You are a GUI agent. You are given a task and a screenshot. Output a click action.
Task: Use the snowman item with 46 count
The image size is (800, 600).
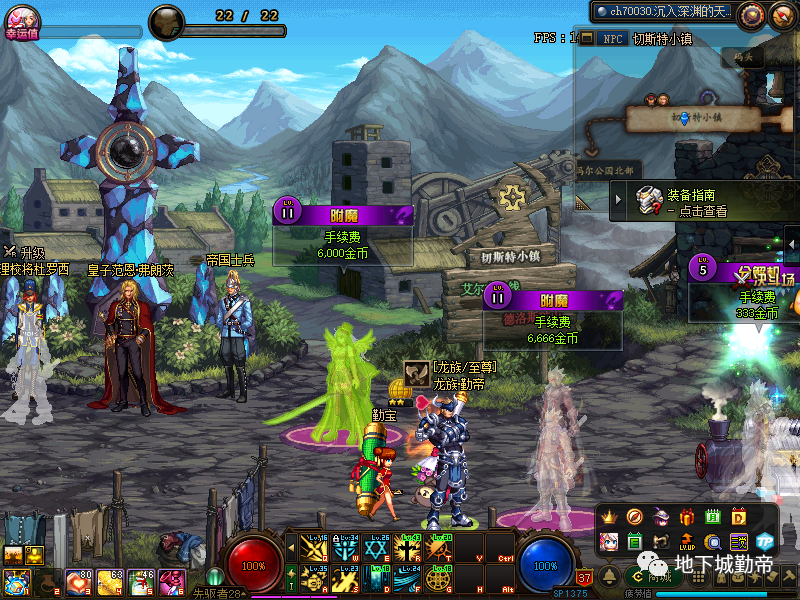[139, 582]
